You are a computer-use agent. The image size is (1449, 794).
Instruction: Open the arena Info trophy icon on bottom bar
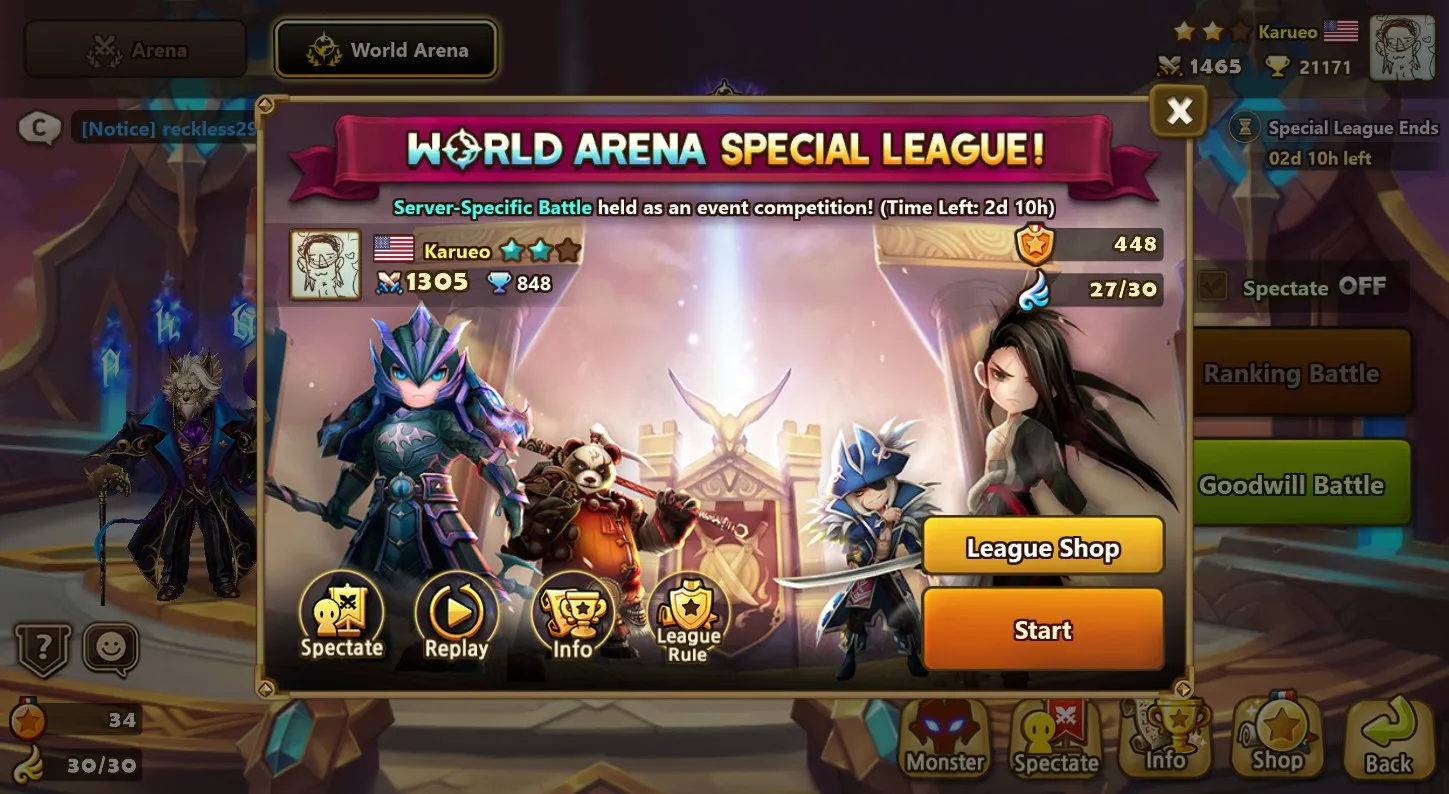point(1166,737)
